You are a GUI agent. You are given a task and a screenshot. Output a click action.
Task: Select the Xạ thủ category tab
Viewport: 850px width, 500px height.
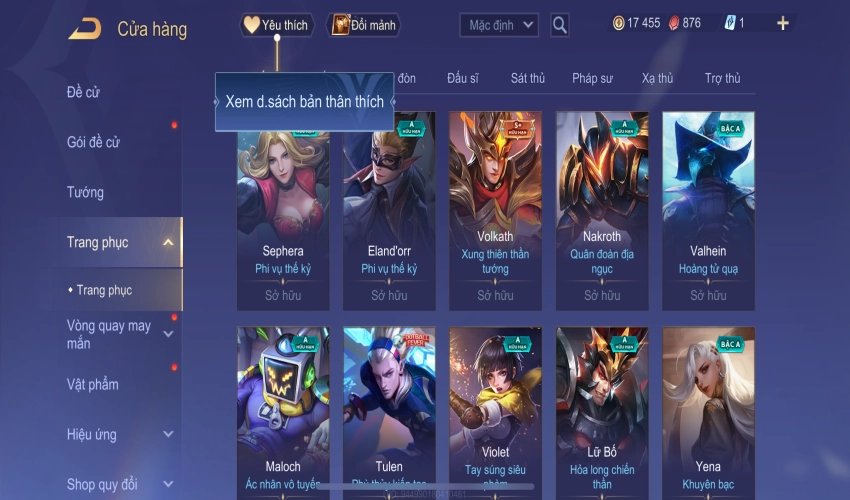point(657,78)
